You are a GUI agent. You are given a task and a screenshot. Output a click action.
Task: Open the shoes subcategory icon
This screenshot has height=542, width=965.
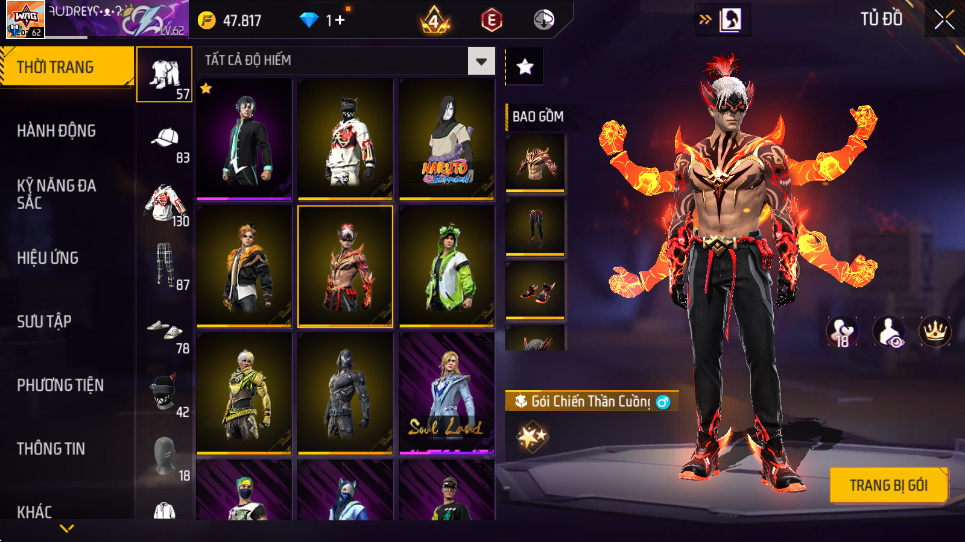pos(165,330)
